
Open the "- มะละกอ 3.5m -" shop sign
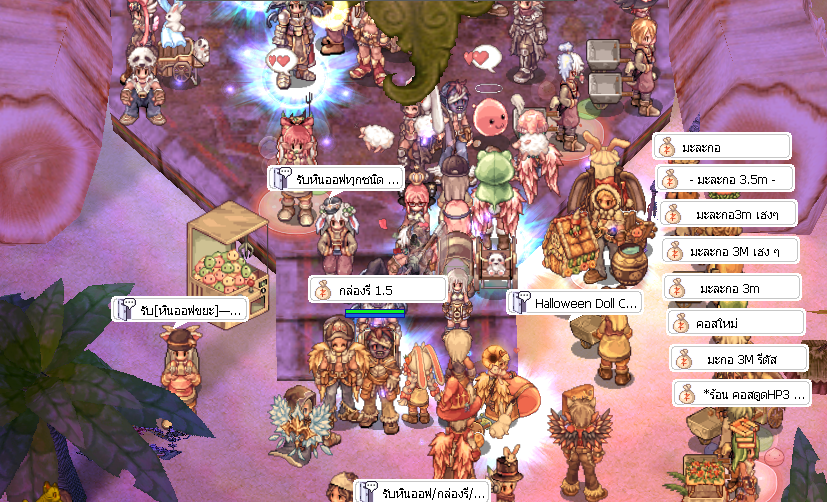[x=726, y=181]
